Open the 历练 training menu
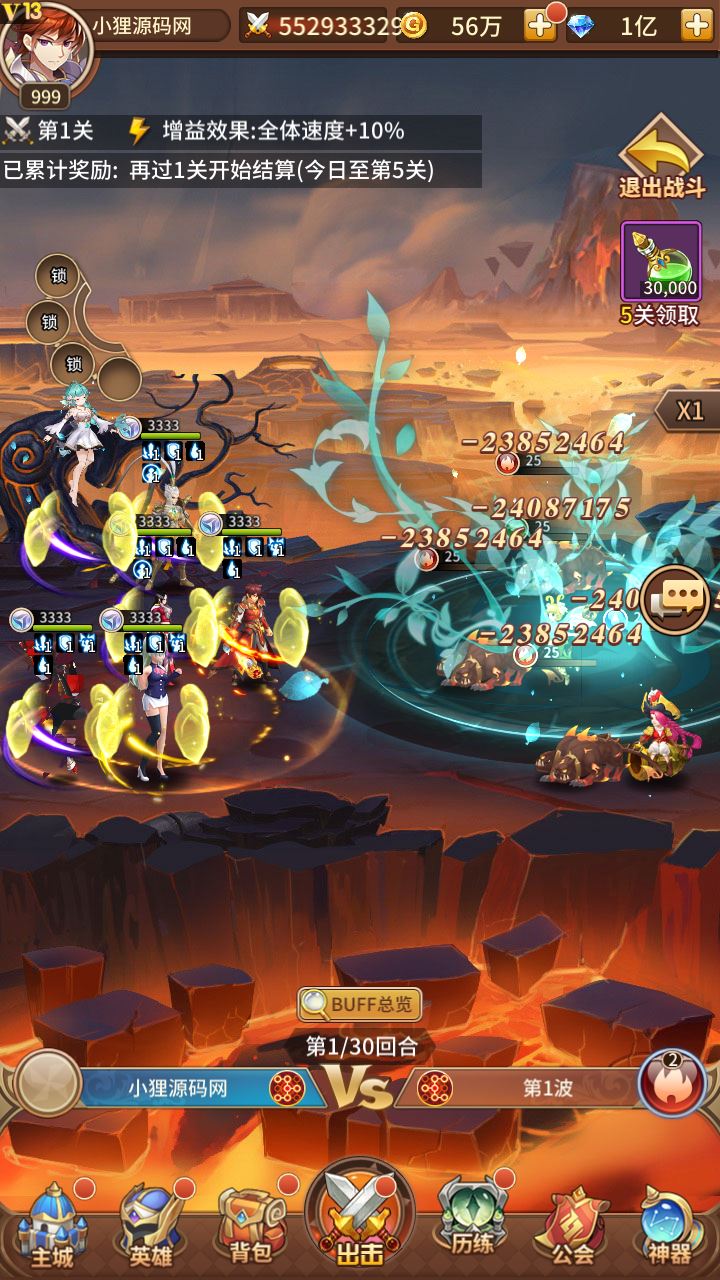Image resolution: width=720 pixels, height=1280 pixels. (470, 1225)
